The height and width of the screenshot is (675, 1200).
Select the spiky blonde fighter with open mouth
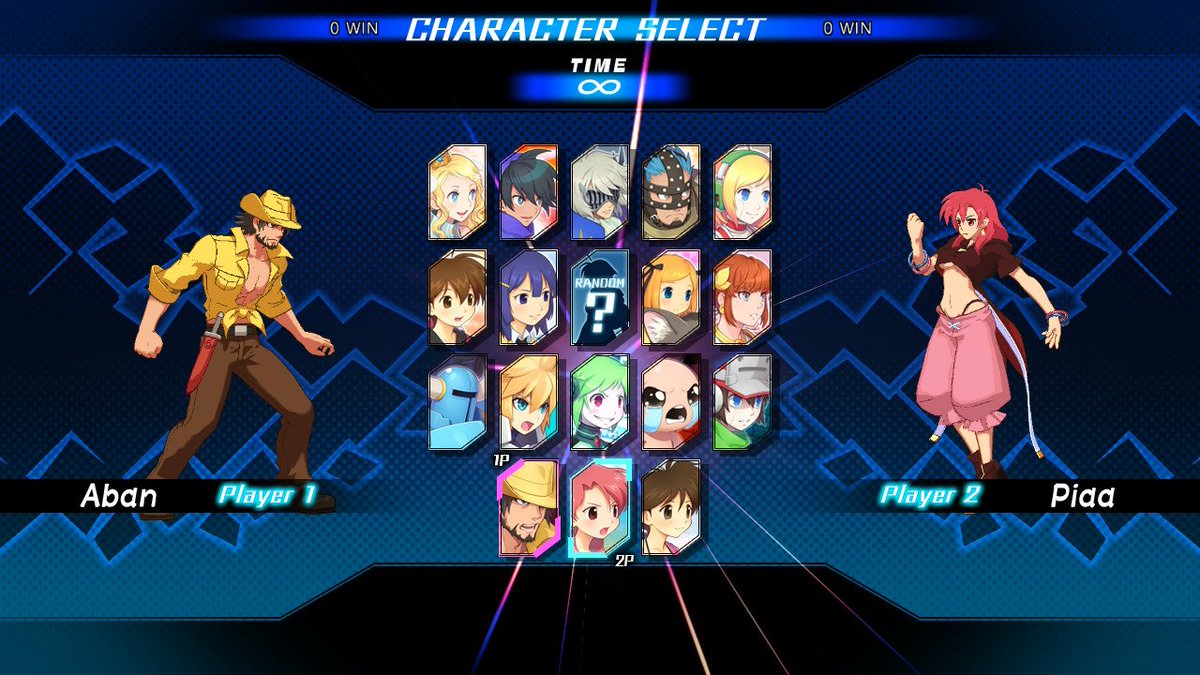point(529,402)
